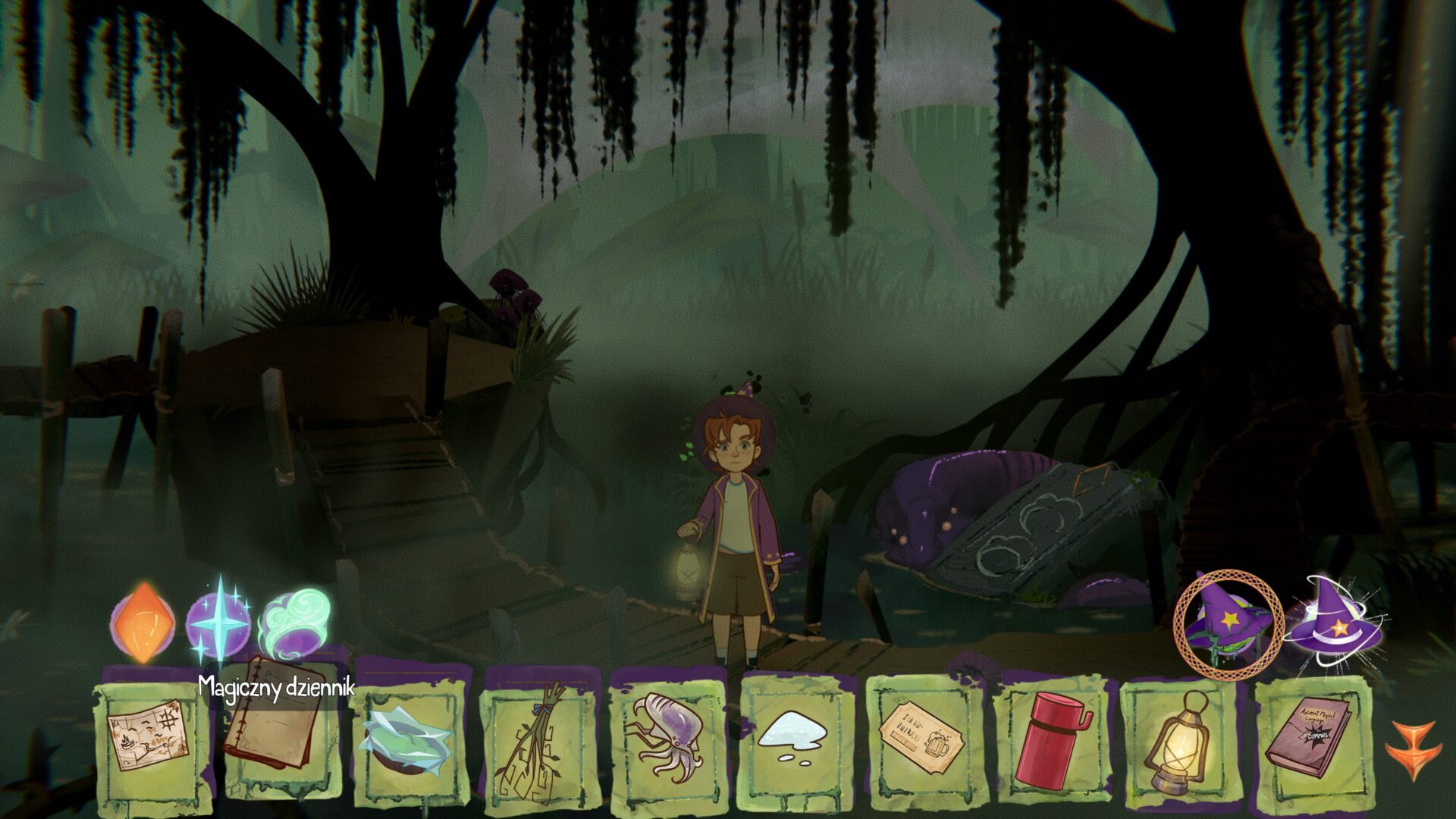Screen dimensions: 1456x819
Task: Collapse inventory with the orange arrow
Action: click(1414, 749)
